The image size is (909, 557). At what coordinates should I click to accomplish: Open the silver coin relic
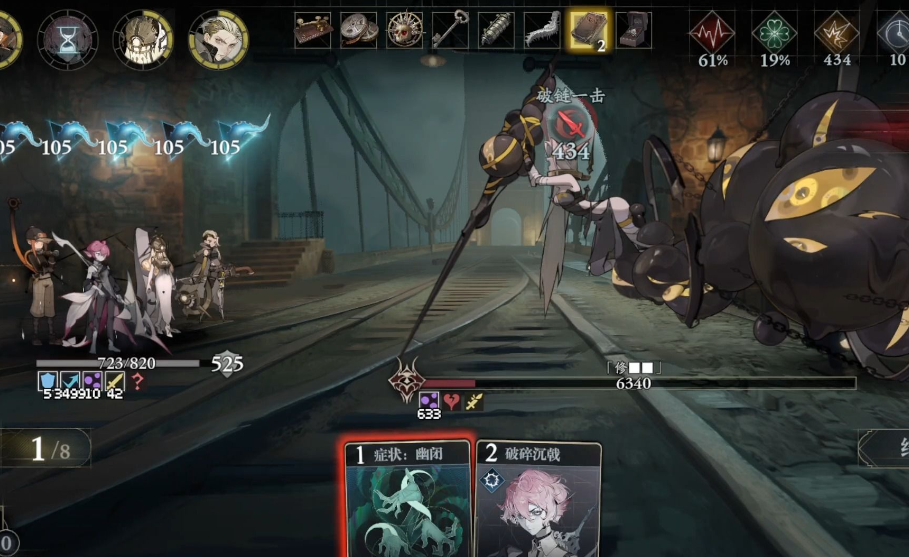pyautogui.click(x=359, y=30)
